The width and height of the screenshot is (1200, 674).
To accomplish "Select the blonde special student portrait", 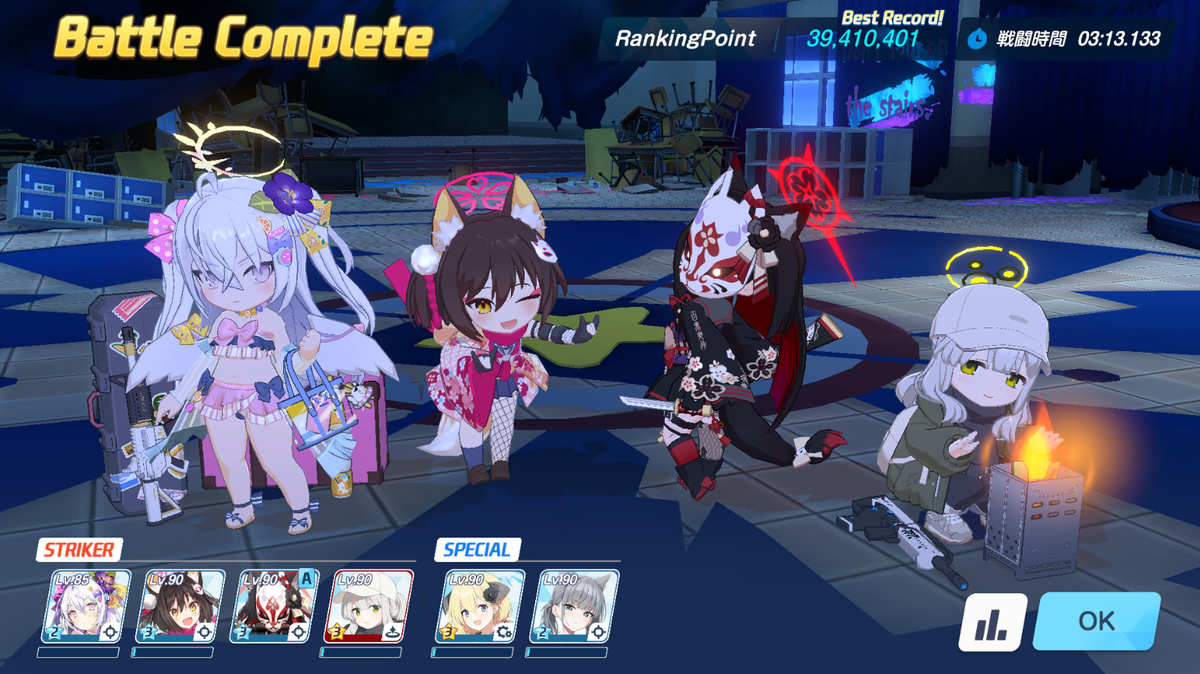I will [x=480, y=606].
